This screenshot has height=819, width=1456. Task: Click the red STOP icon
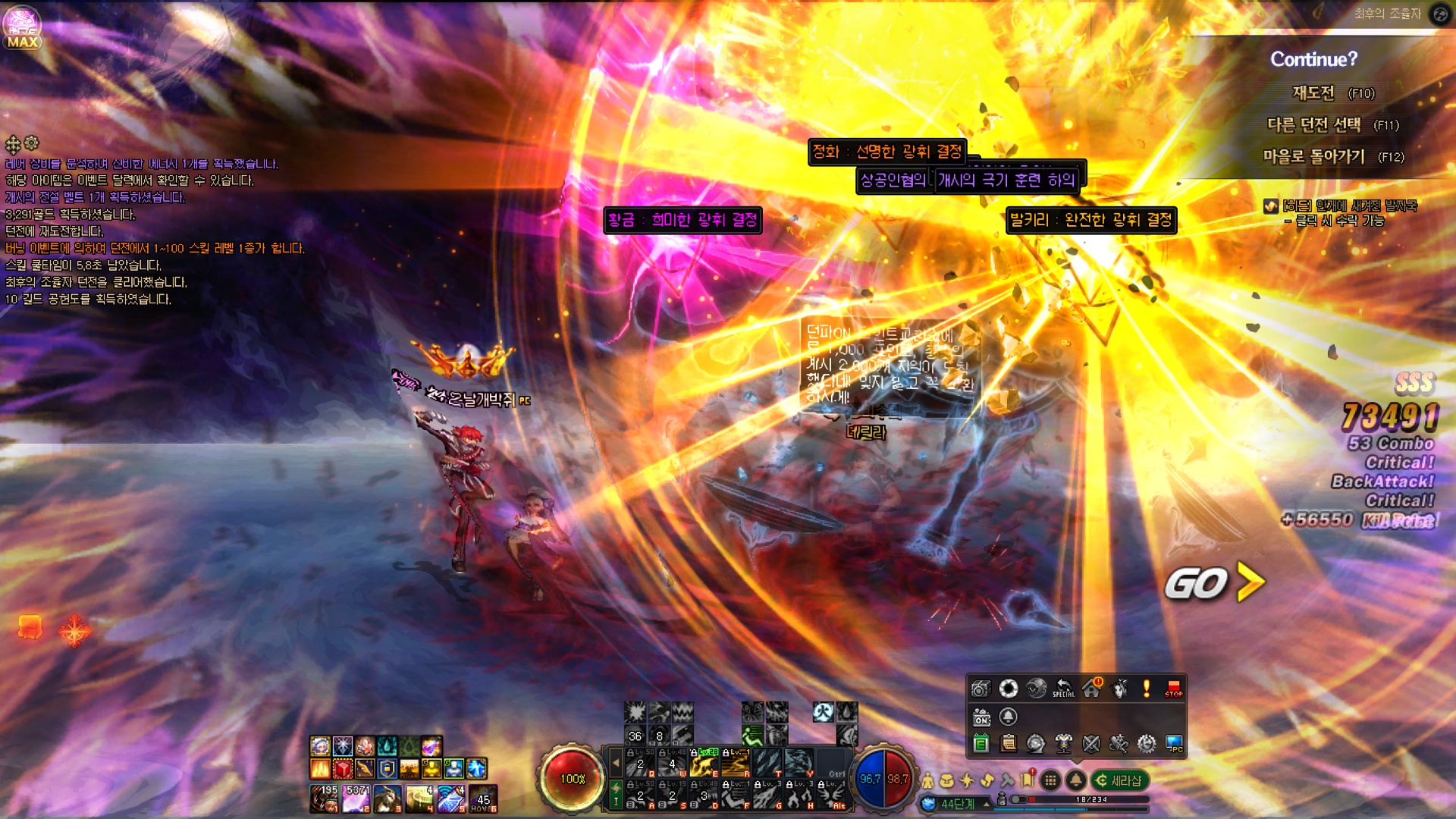point(1174,689)
